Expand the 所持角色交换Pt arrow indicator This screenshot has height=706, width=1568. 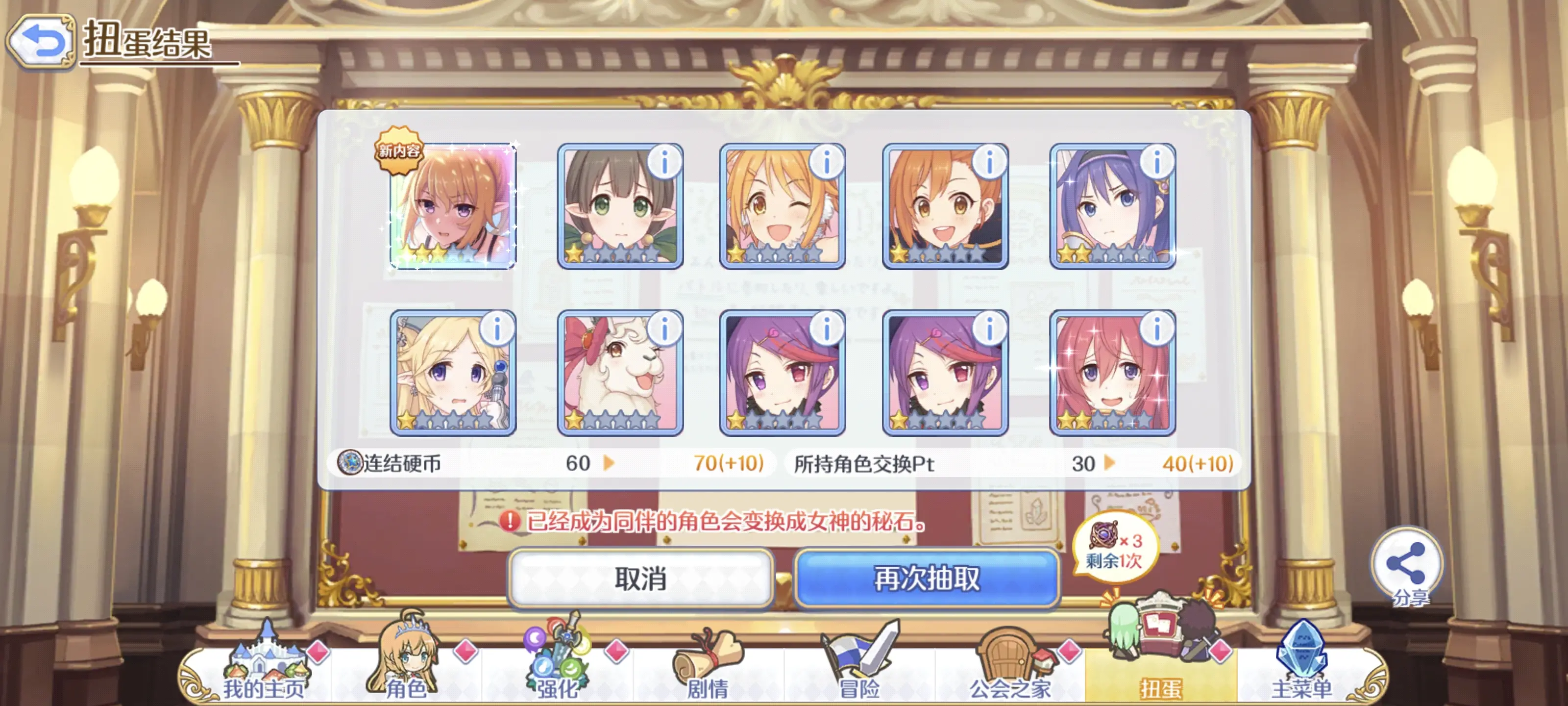(x=1111, y=464)
